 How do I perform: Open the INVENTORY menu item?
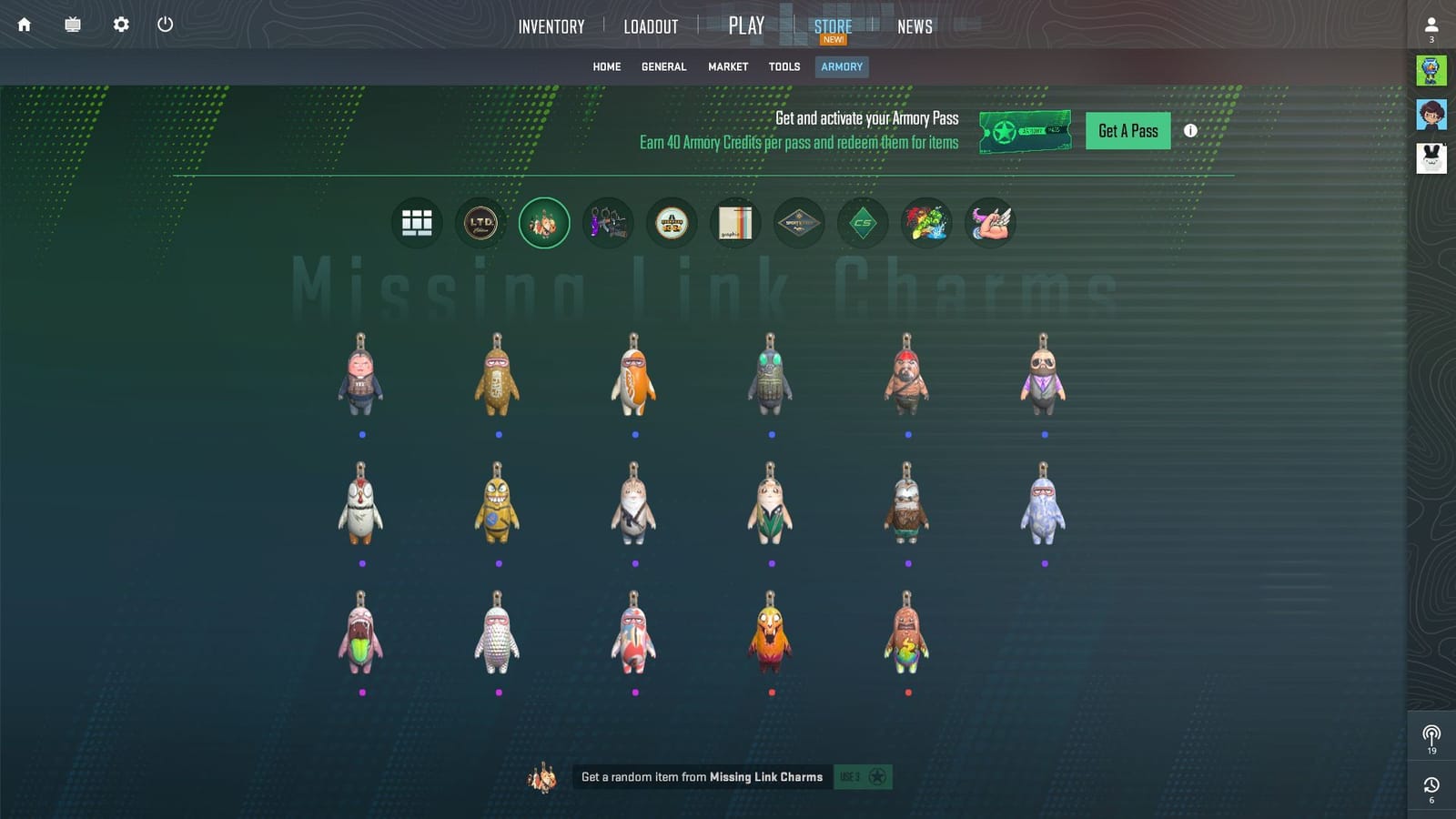point(551,26)
